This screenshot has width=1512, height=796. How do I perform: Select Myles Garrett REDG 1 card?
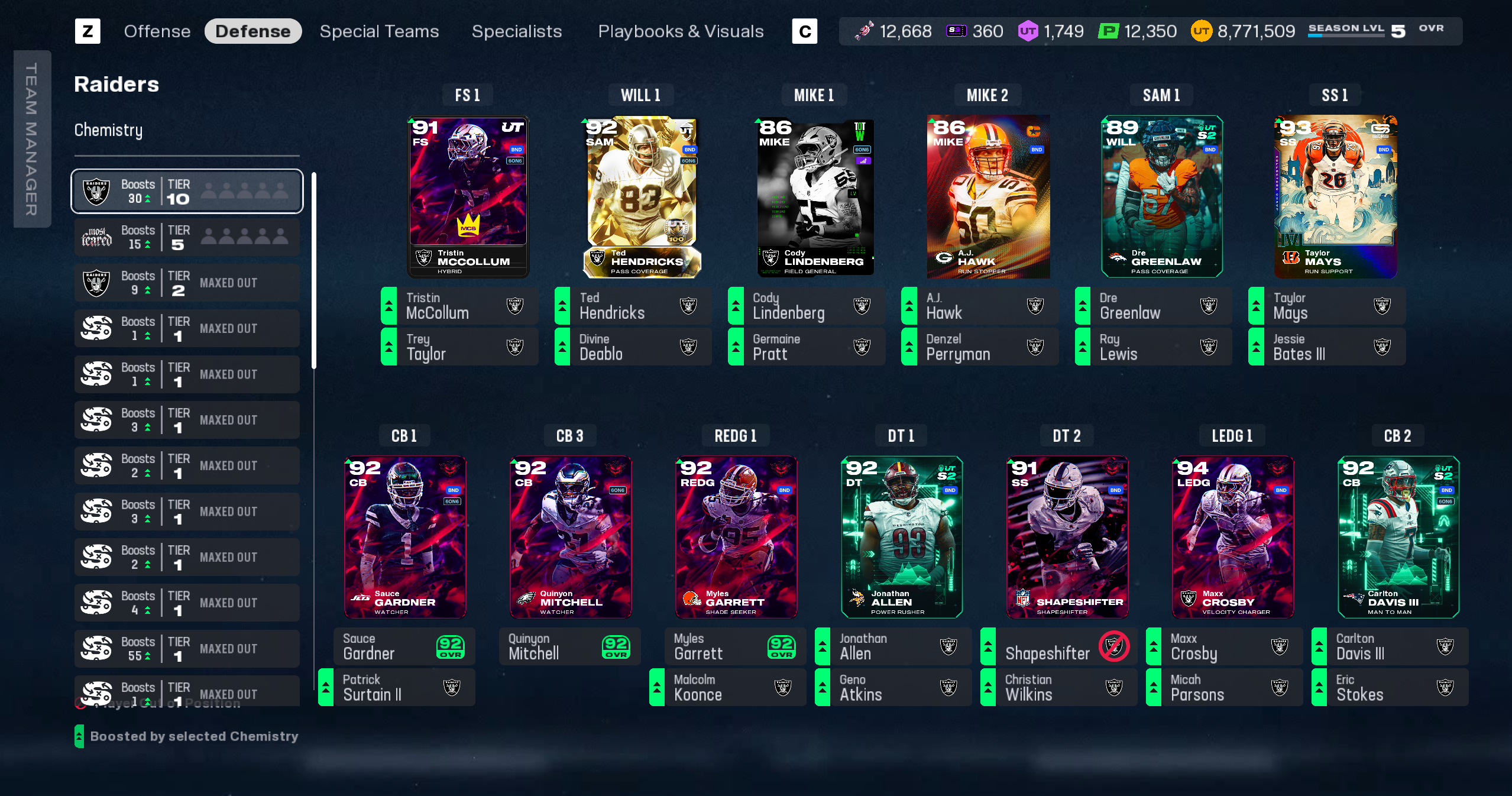[736, 536]
